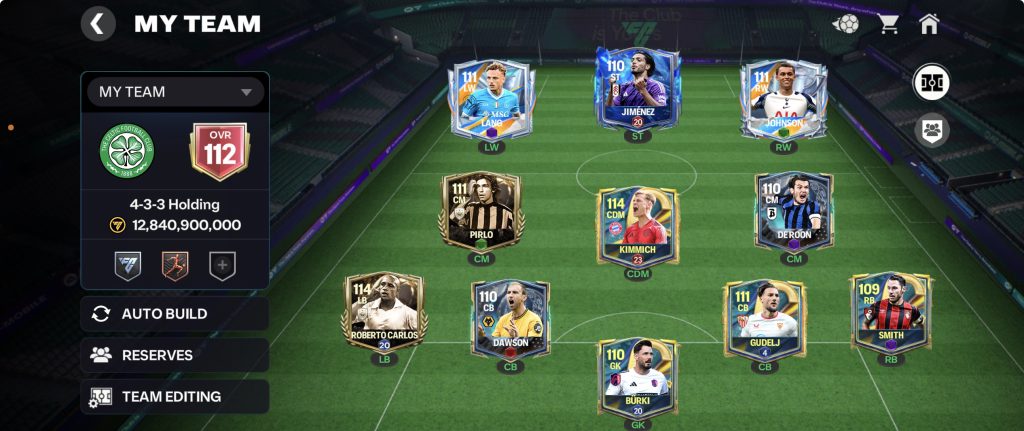1024x431 pixels.
Task: Open the MY TEAM dropdown
Action: [175, 92]
